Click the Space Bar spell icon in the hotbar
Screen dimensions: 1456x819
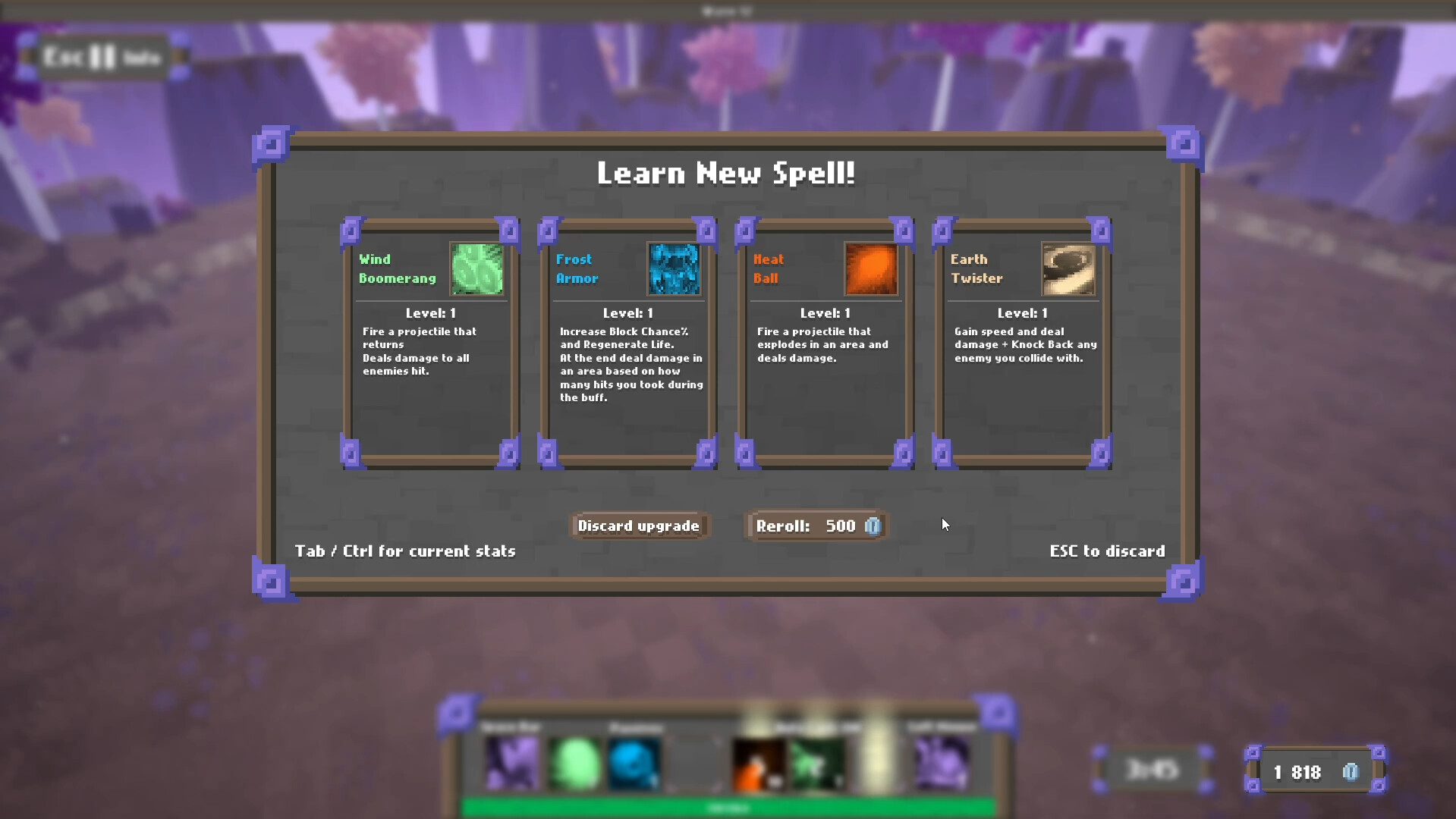[512, 764]
